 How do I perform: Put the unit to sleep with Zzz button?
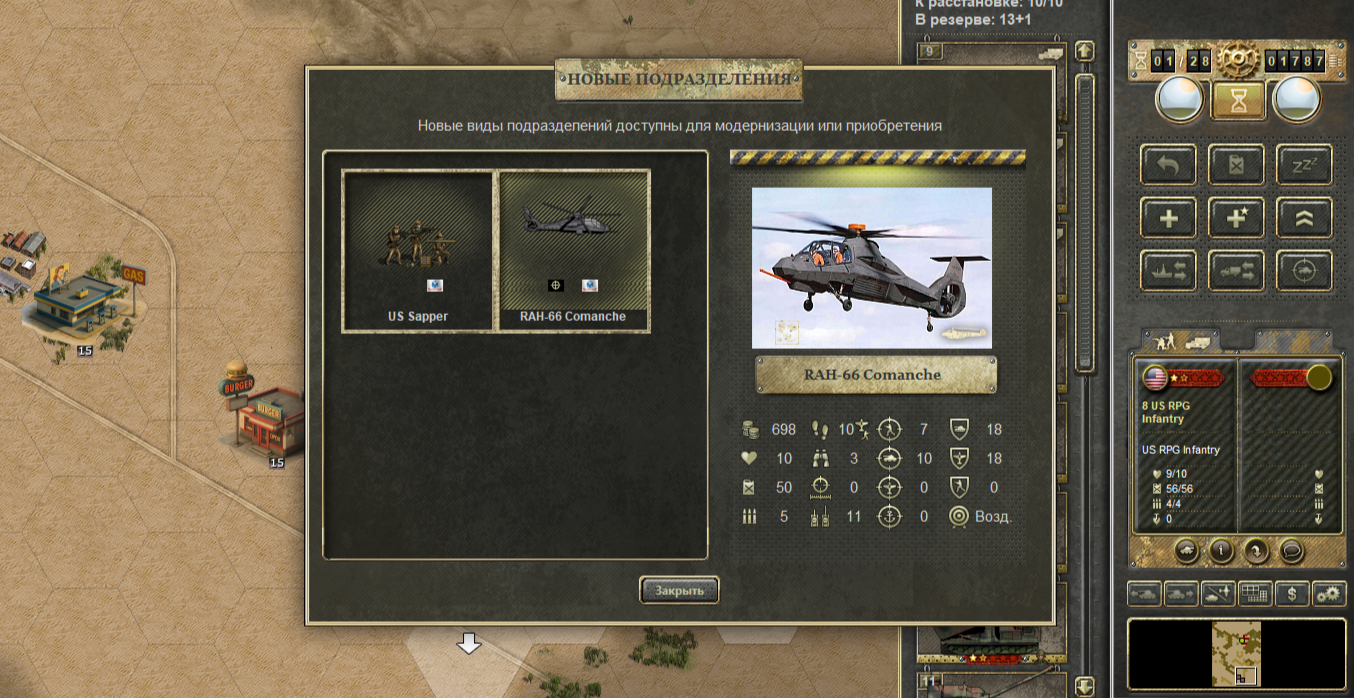tap(1303, 165)
